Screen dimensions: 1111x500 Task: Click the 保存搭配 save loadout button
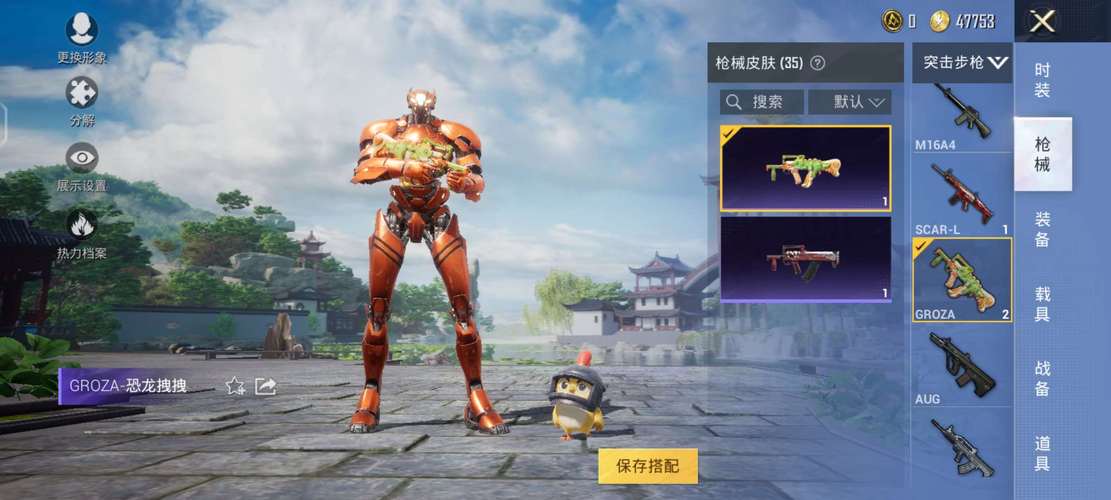point(648,466)
